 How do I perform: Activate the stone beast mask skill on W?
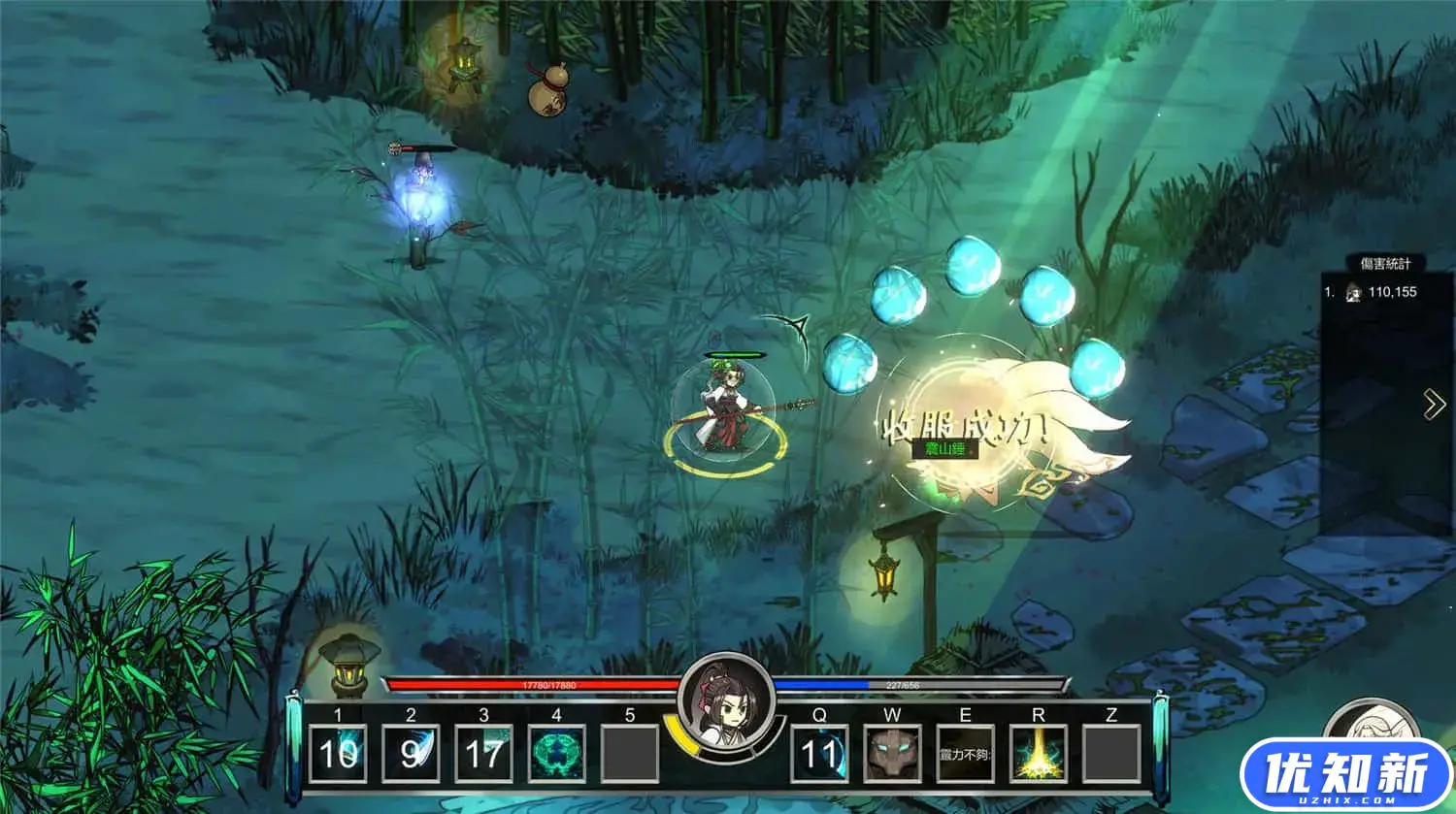(892, 753)
